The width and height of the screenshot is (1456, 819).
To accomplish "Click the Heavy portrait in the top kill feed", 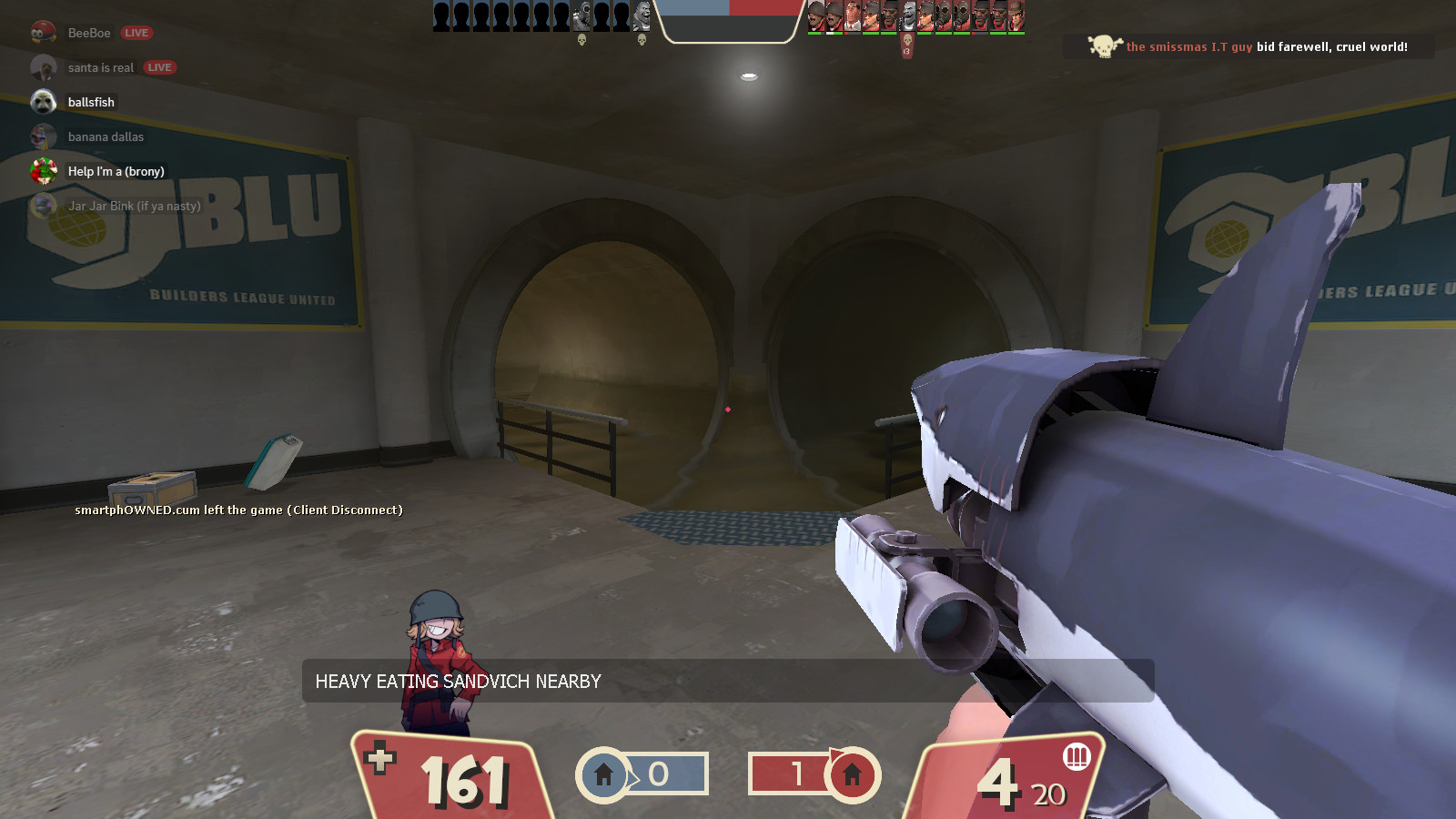I will (x=642, y=16).
